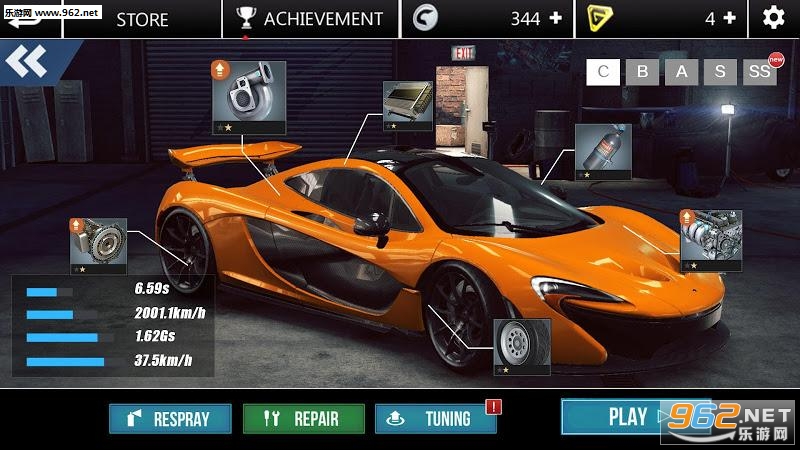Switch to class B cars

[x=643, y=72]
